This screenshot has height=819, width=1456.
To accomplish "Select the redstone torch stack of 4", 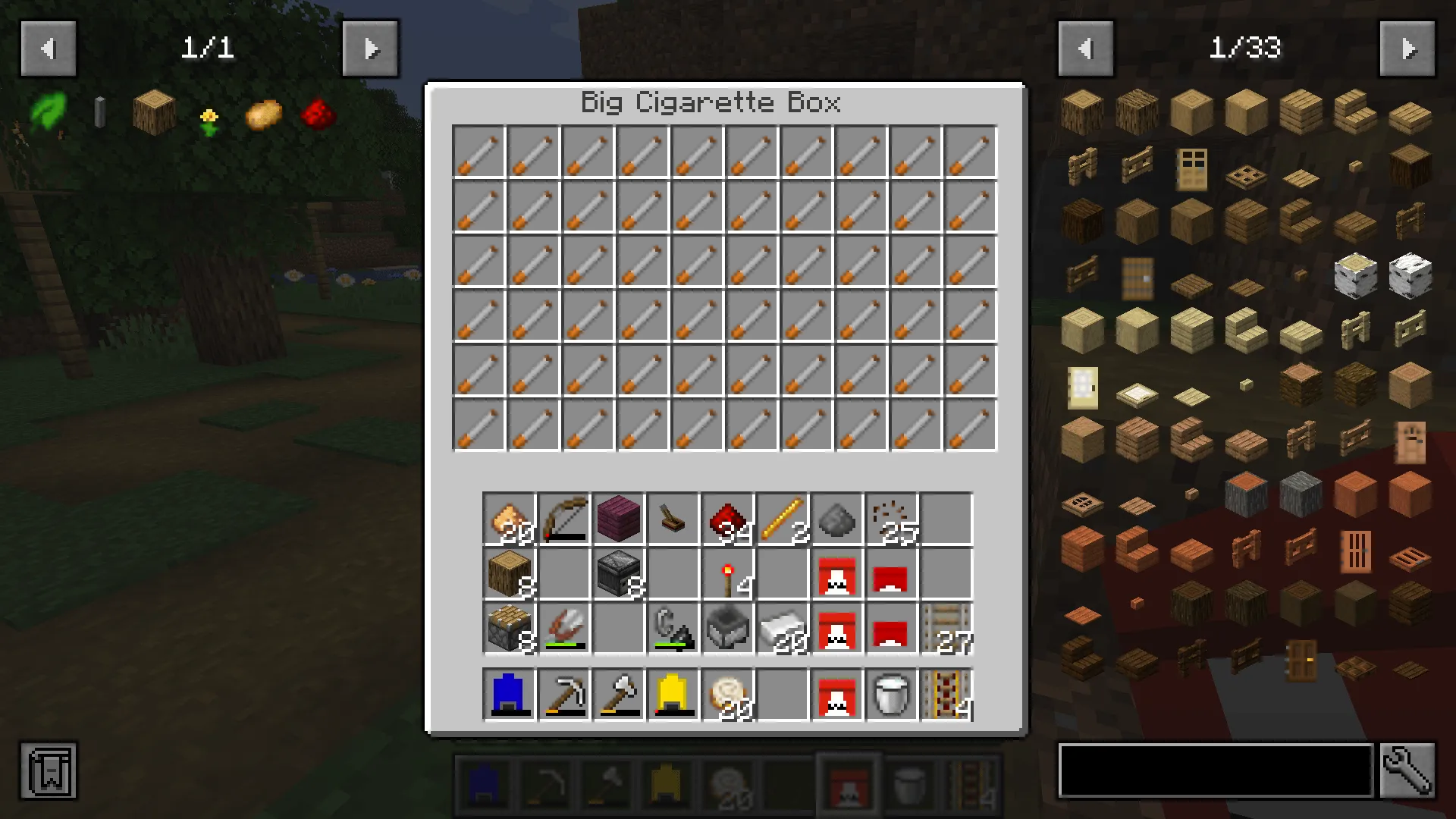I will click(x=728, y=574).
